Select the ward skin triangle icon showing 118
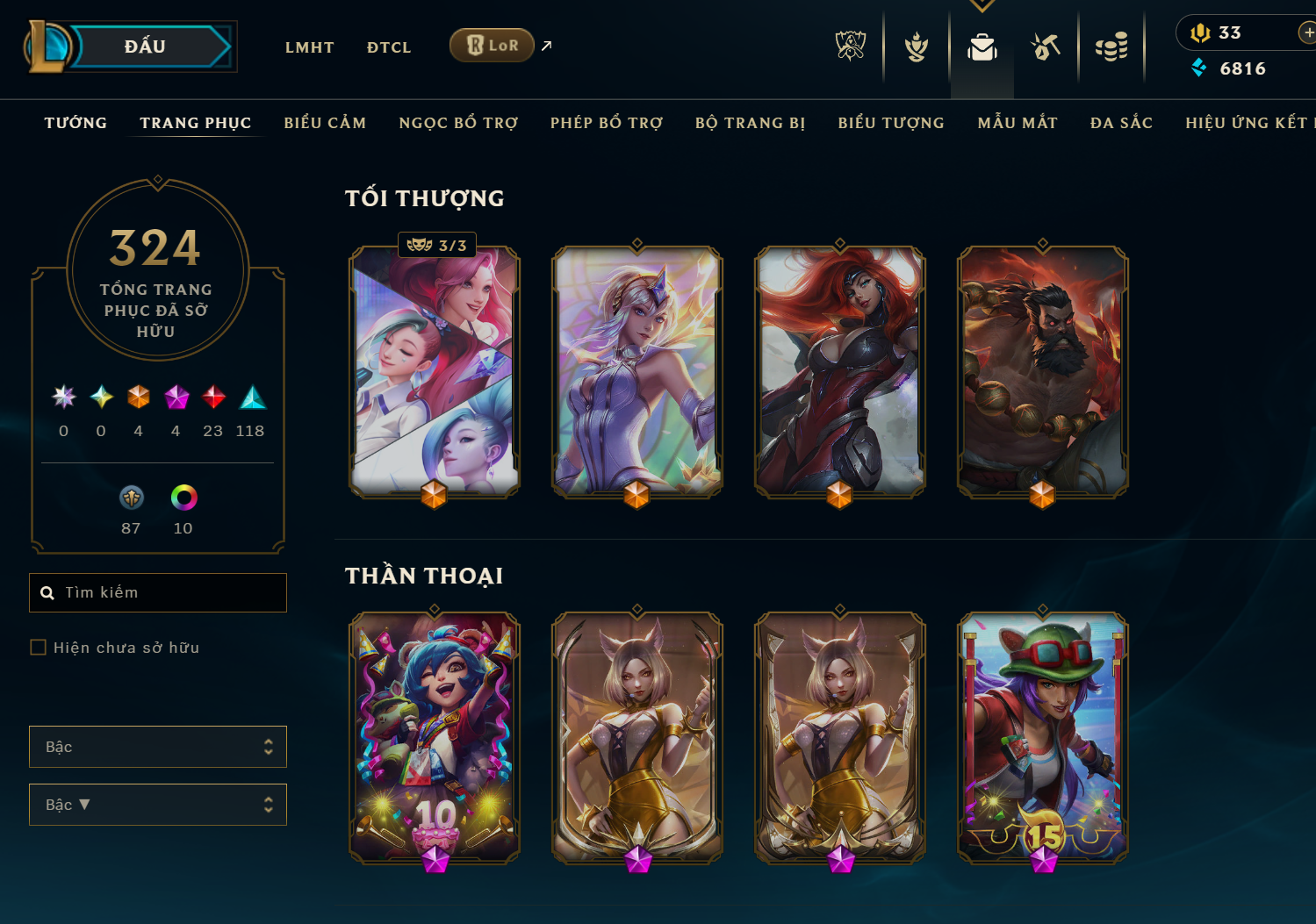Viewport: 1316px width, 924px height. (x=250, y=399)
